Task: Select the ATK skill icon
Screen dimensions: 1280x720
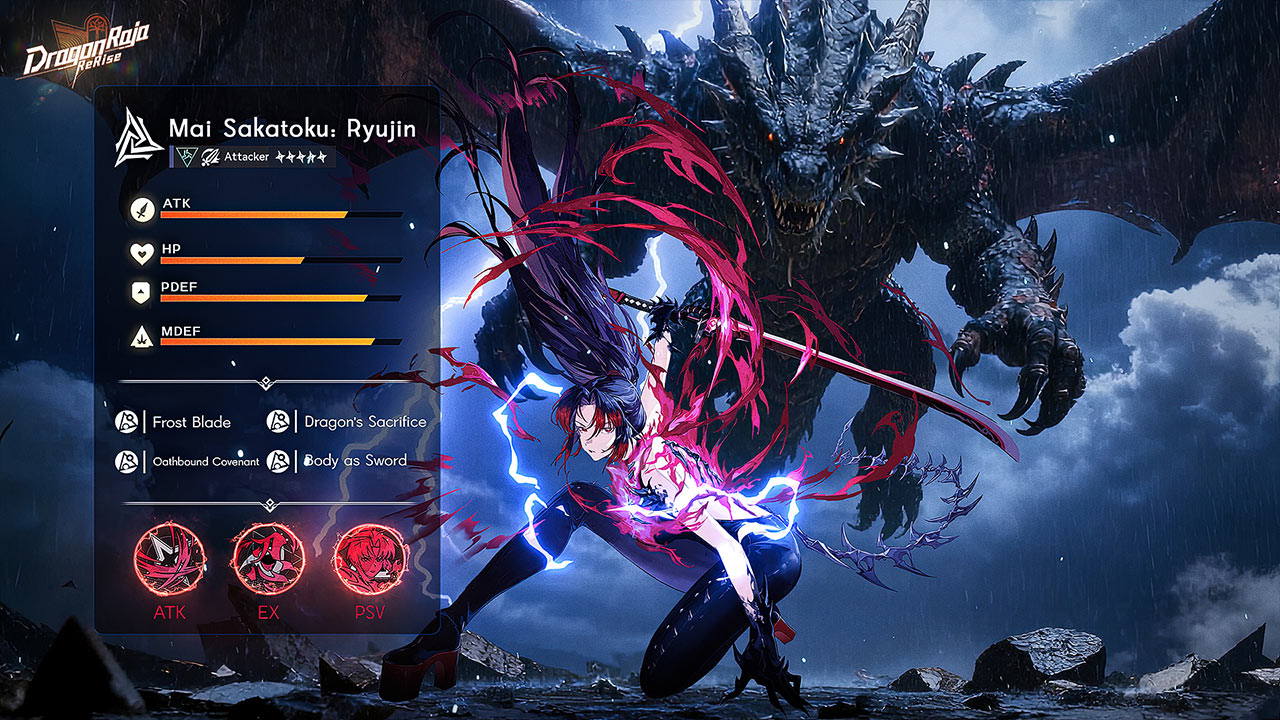Action: click(169, 560)
